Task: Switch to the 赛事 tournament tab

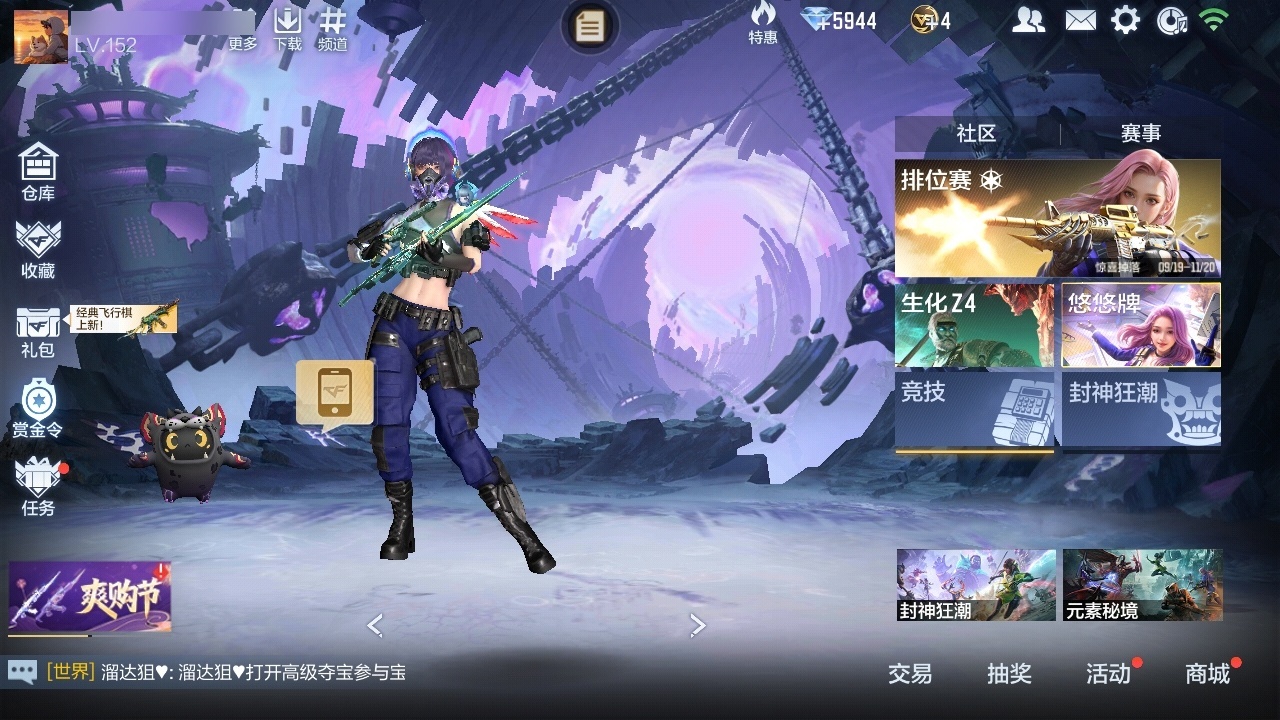Action: [x=1140, y=133]
